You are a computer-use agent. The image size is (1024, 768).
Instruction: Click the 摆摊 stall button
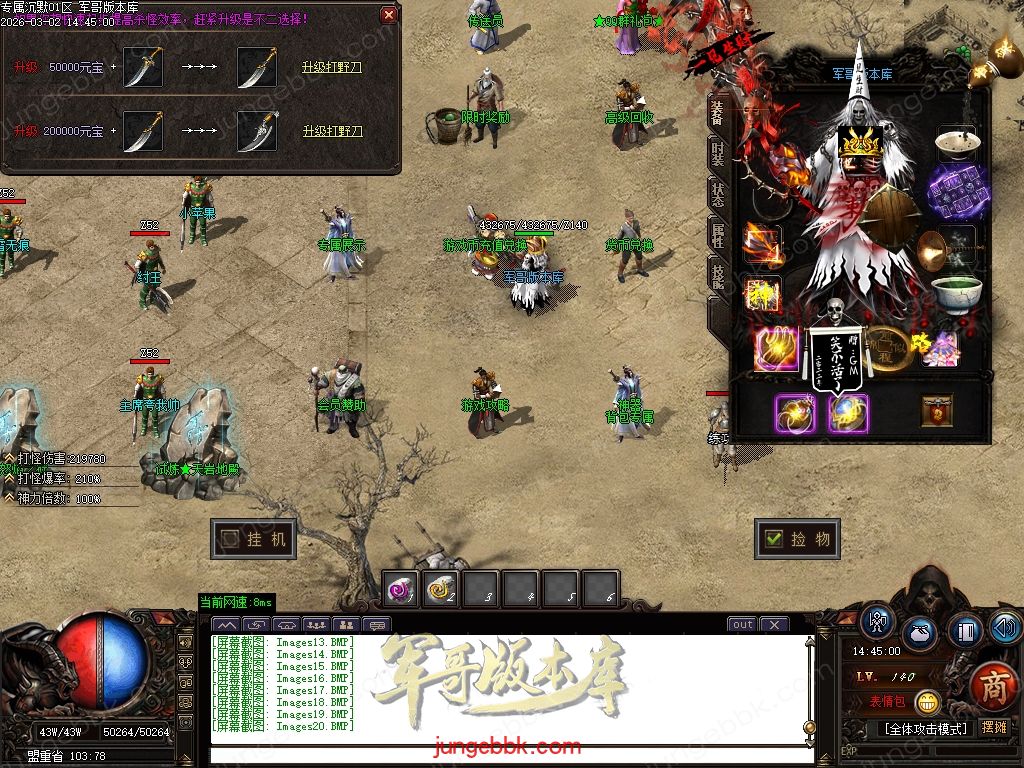click(x=994, y=728)
